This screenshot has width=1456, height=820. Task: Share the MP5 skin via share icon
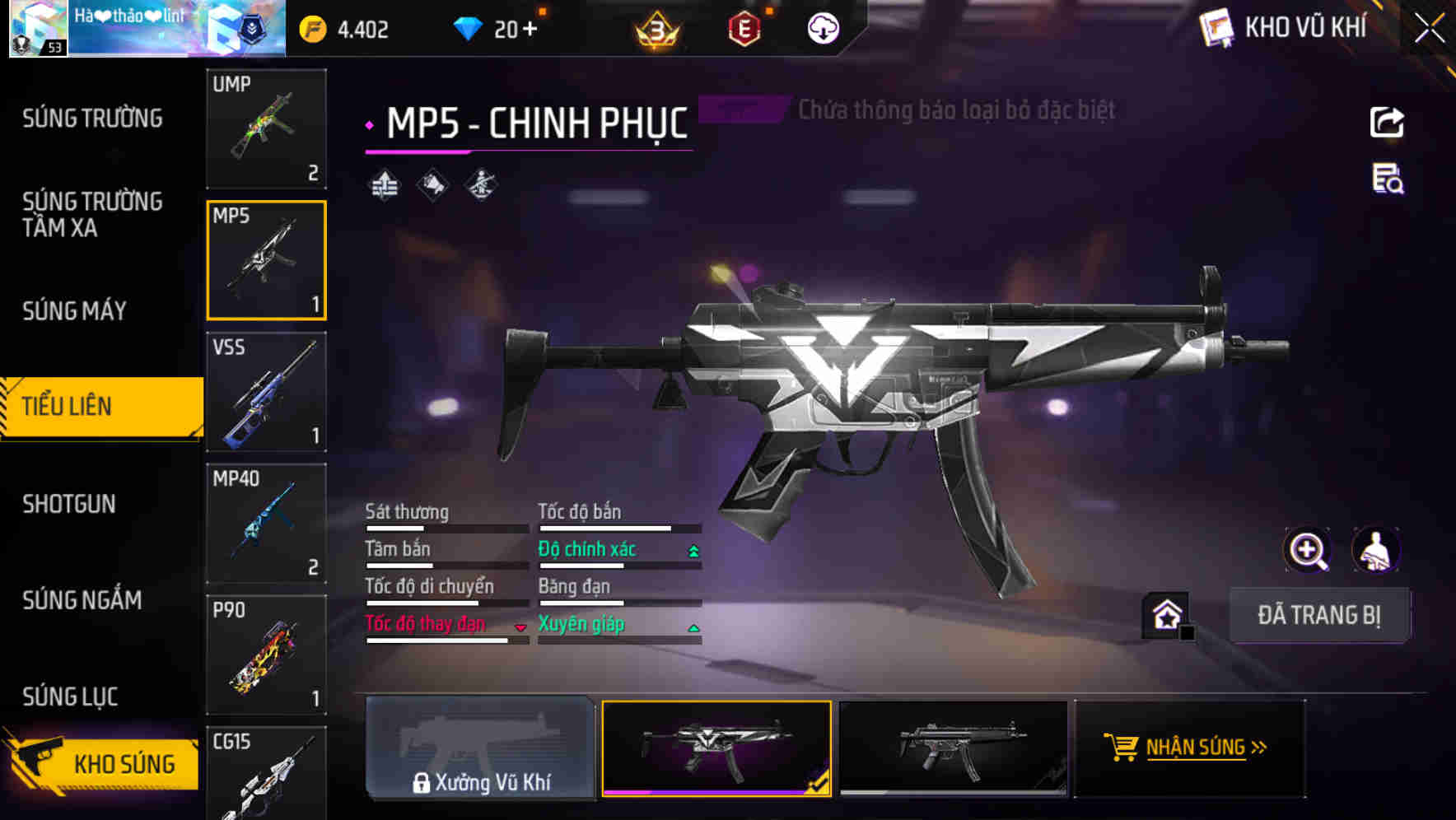pyautogui.click(x=1387, y=123)
